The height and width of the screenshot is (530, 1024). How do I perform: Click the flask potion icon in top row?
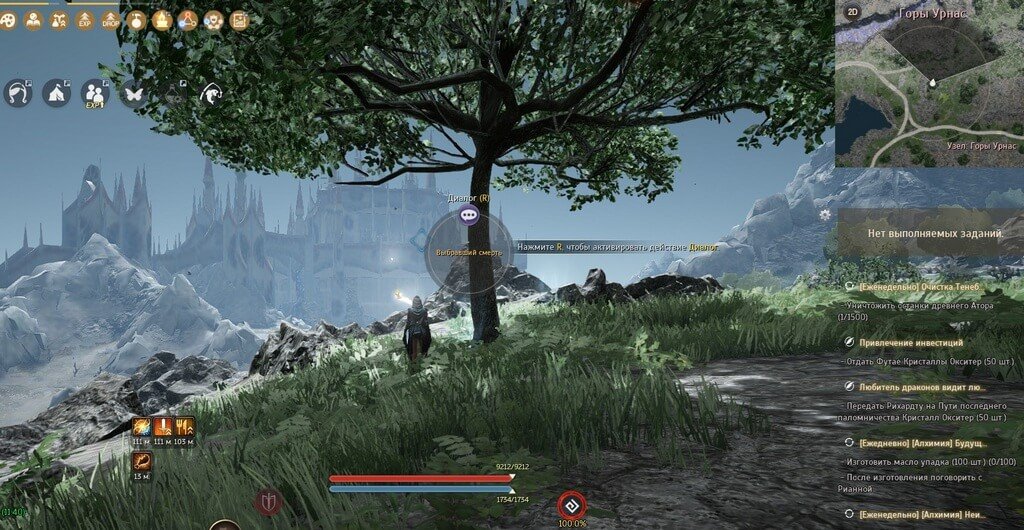[136, 20]
